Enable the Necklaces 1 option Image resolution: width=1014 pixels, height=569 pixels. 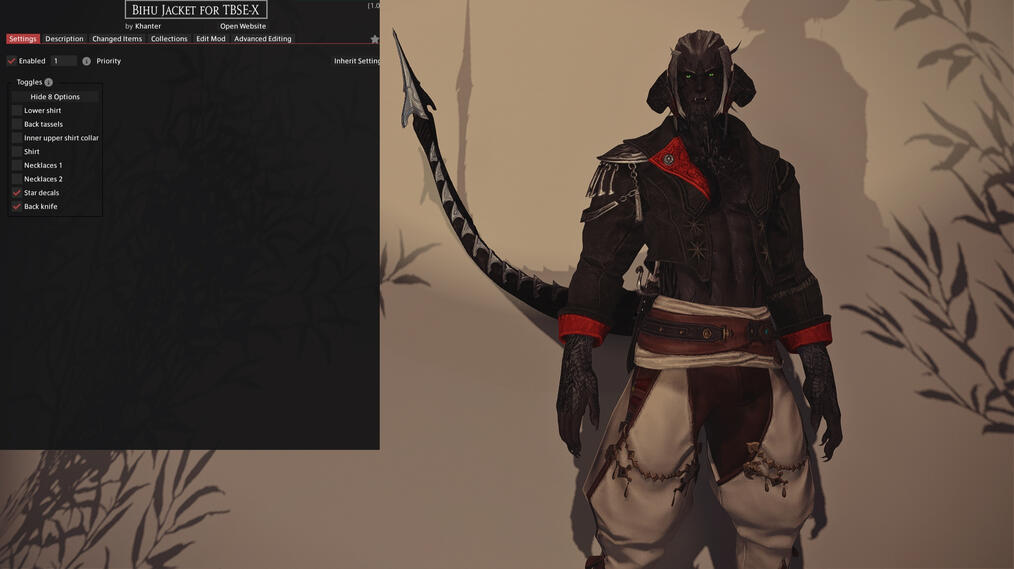click(17, 165)
